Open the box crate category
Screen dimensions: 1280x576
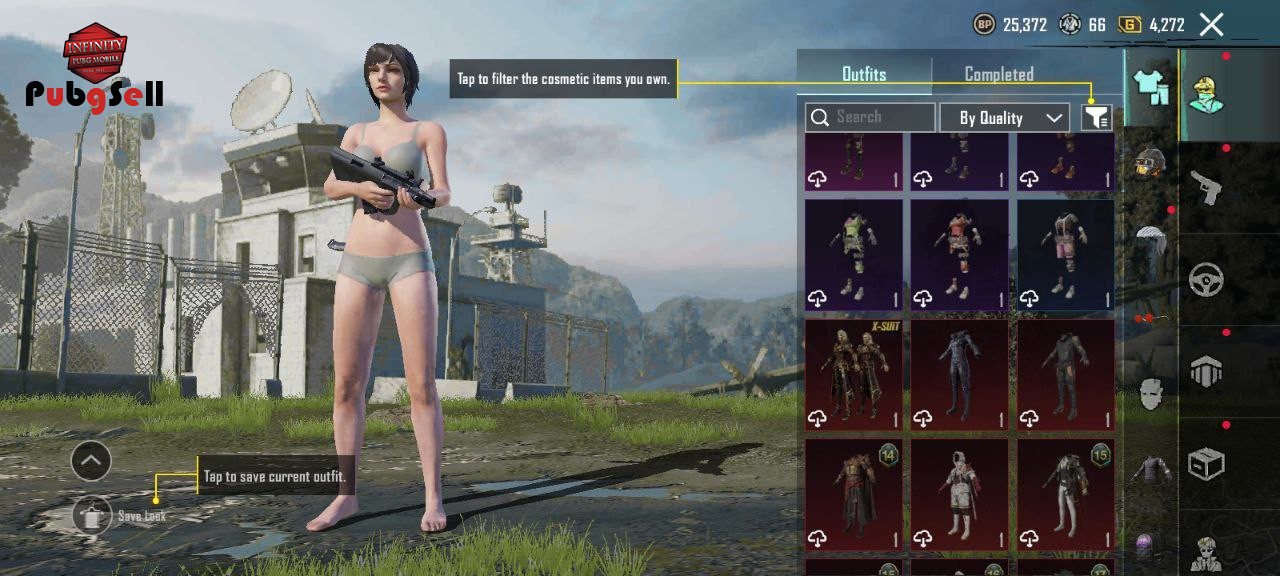1206,464
